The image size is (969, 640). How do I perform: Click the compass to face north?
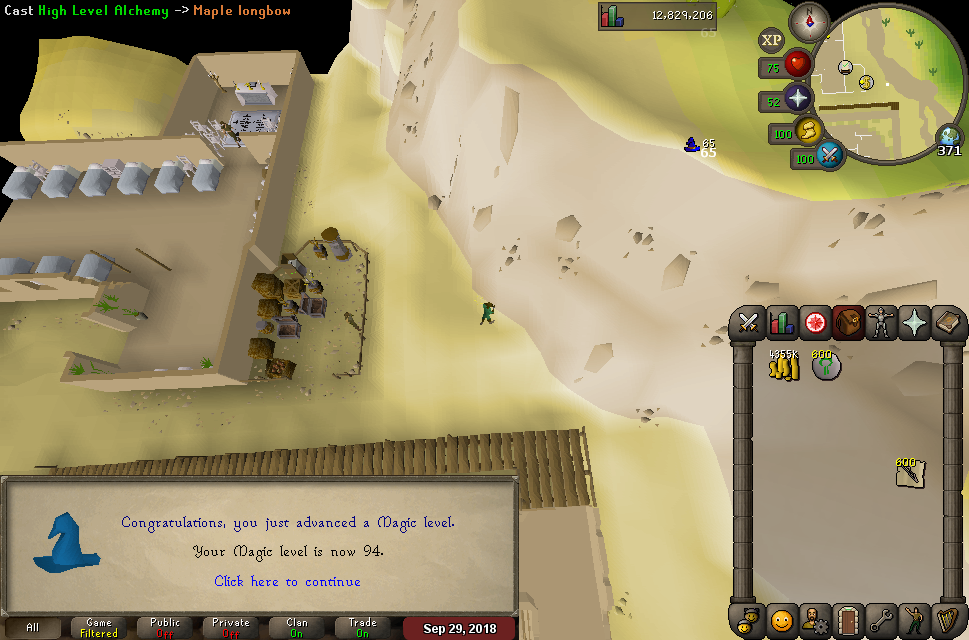[809, 22]
